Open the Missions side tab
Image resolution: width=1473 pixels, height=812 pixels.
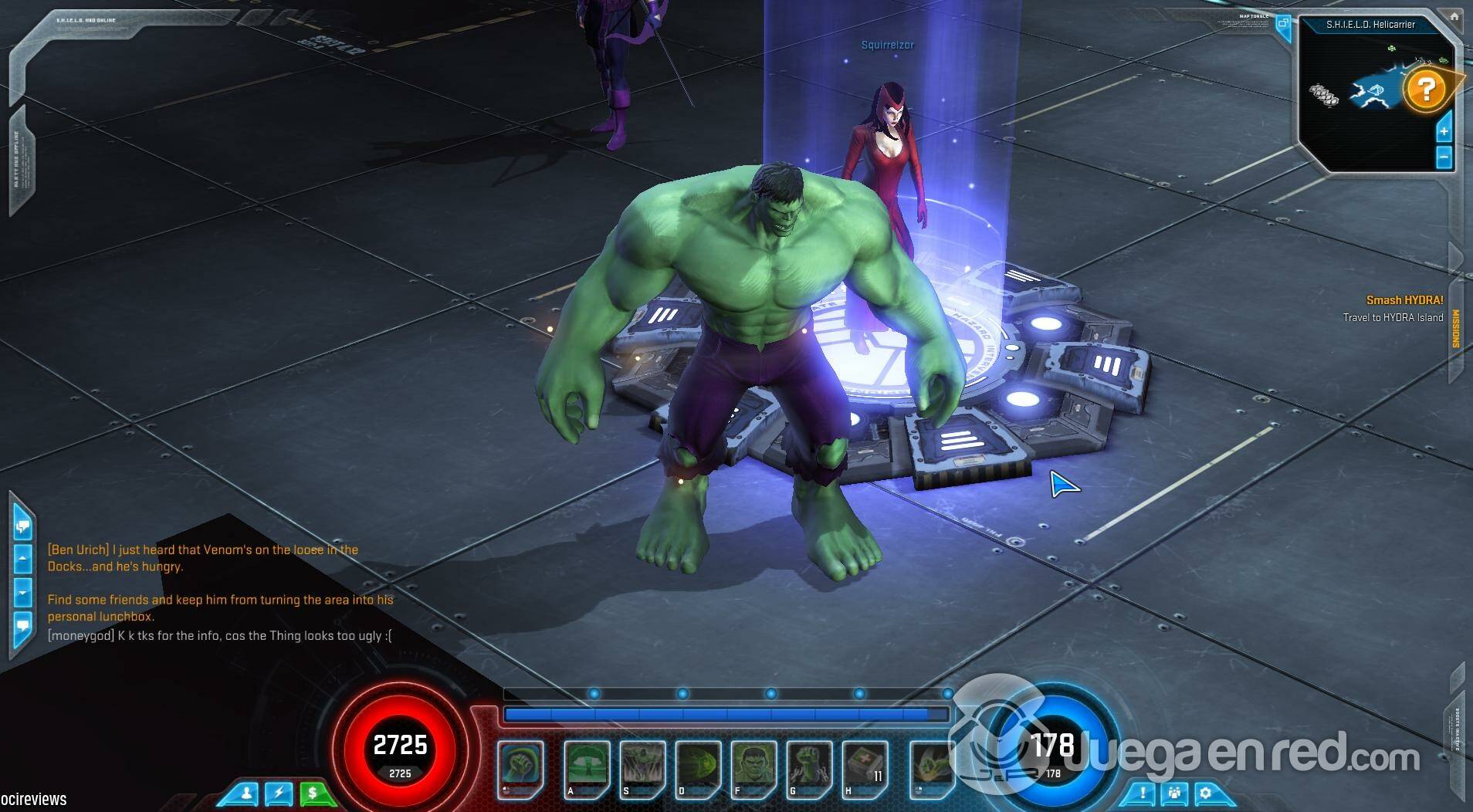point(1456,330)
